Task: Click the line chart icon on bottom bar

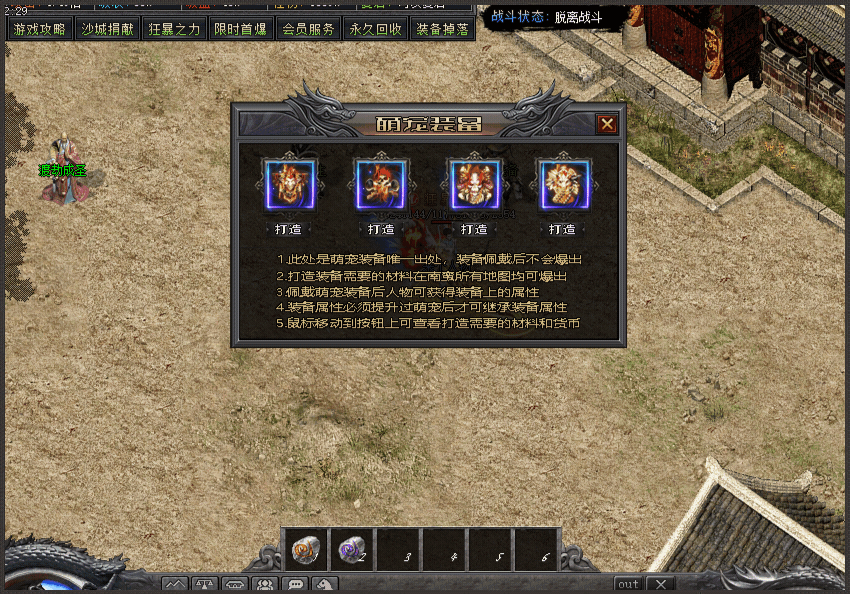Action: (x=175, y=584)
